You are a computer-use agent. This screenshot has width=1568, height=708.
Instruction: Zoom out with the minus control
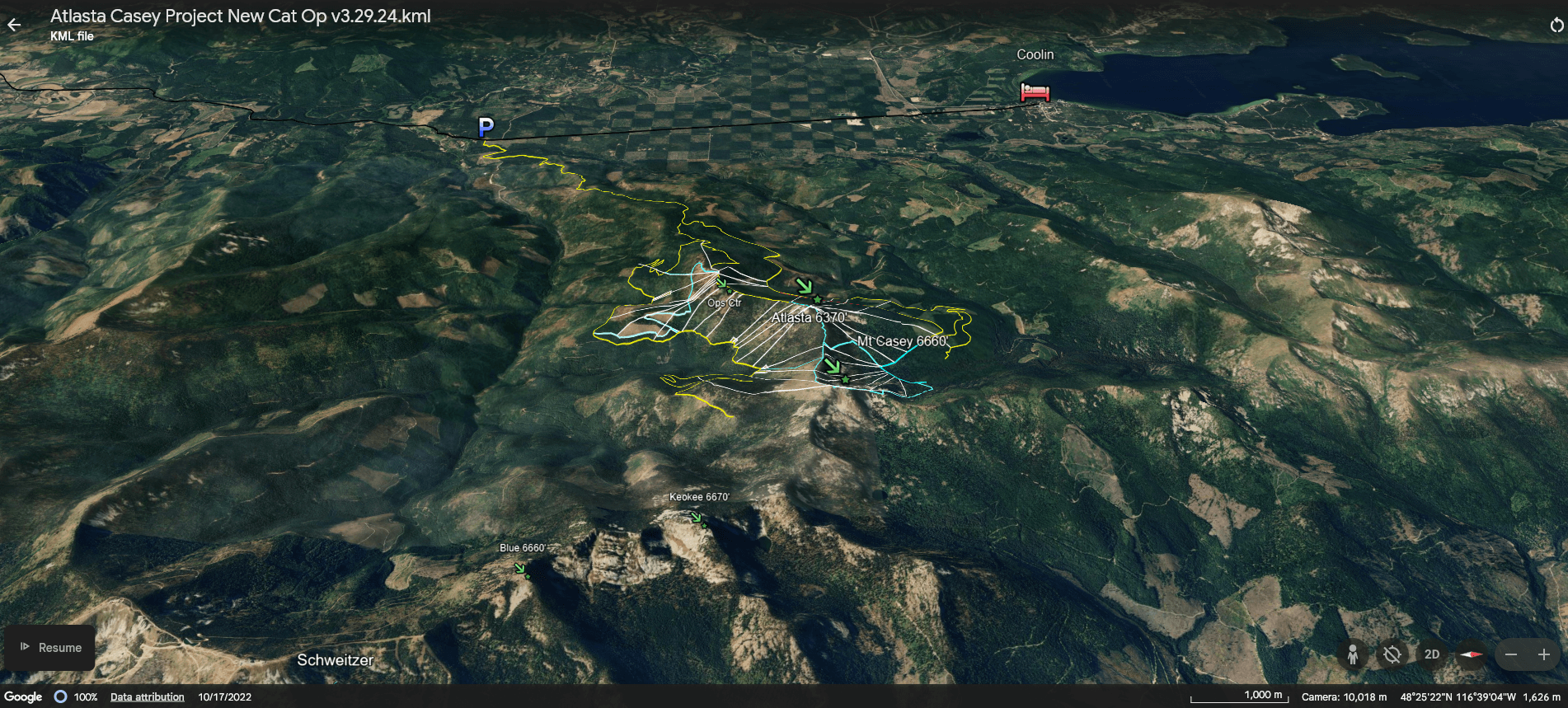(1511, 654)
